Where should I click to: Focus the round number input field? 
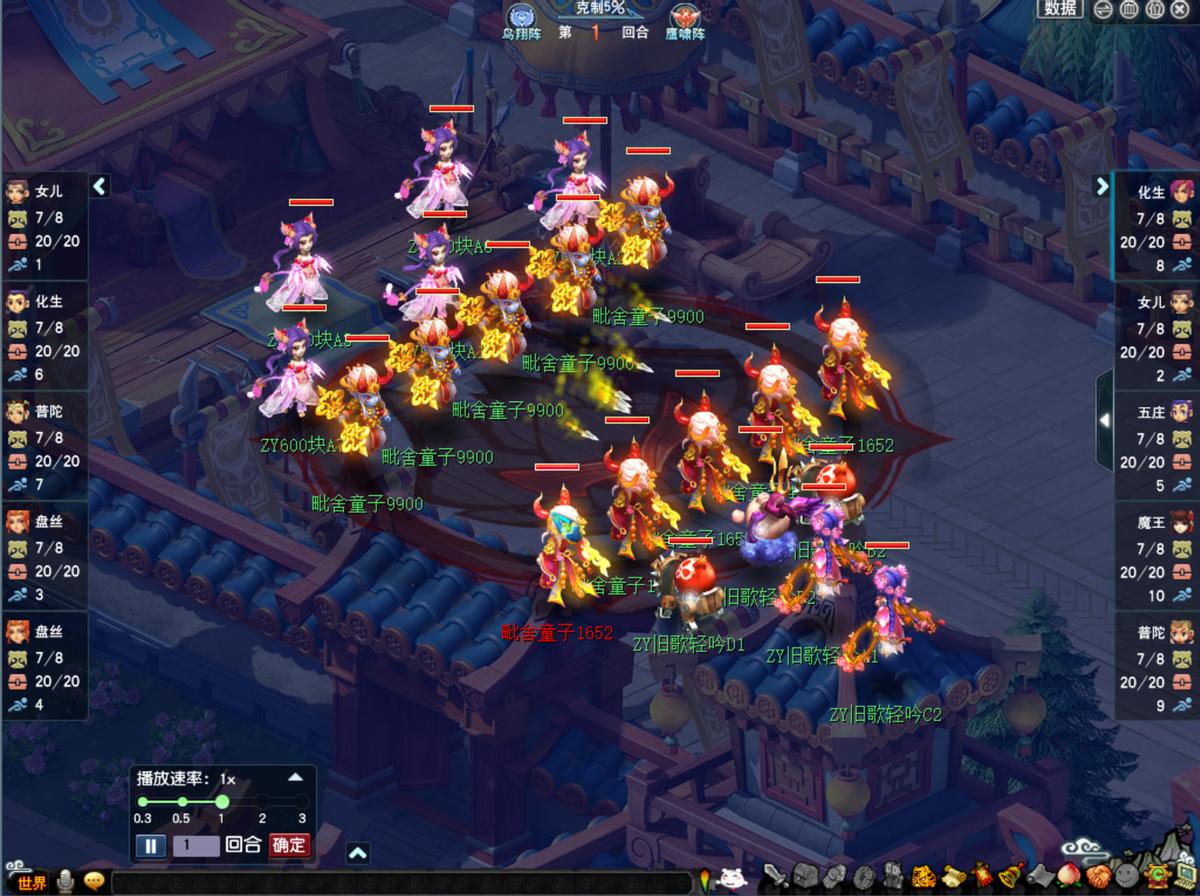coord(196,846)
